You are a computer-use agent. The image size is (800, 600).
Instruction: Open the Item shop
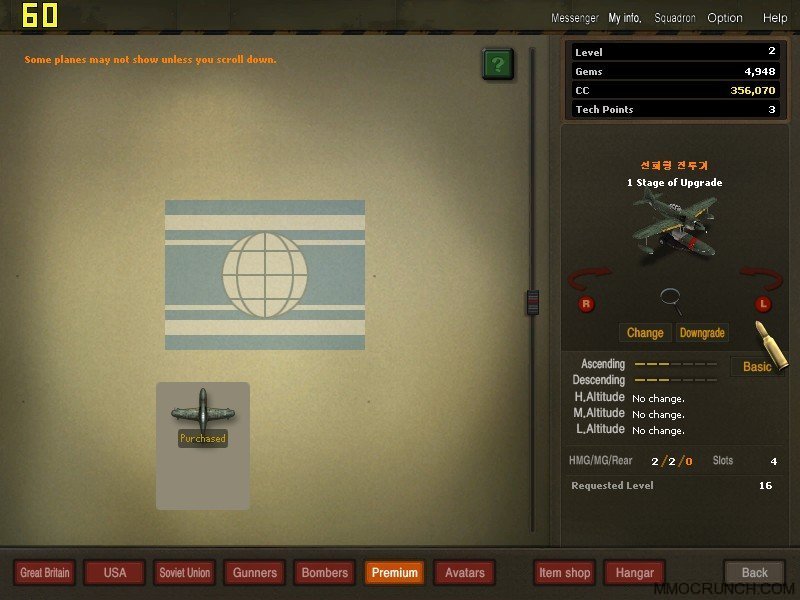[x=564, y=573]
